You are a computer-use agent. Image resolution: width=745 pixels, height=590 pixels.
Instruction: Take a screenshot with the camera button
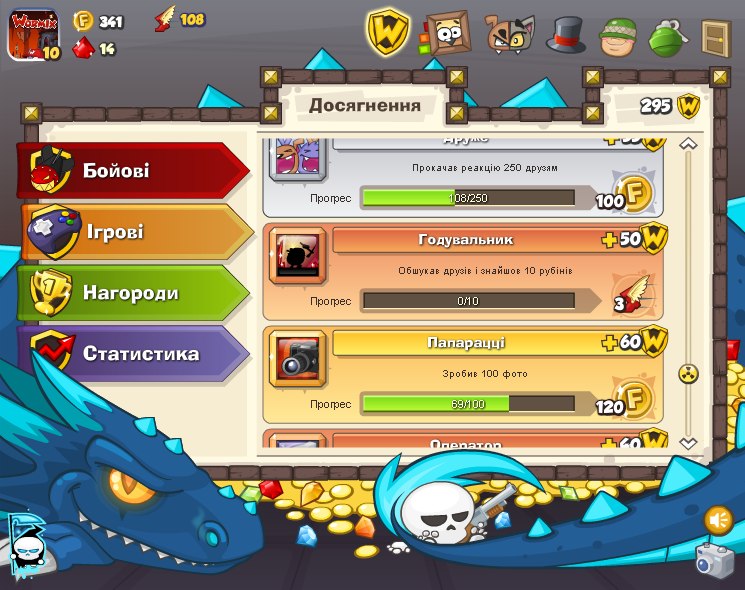(714, 561)
